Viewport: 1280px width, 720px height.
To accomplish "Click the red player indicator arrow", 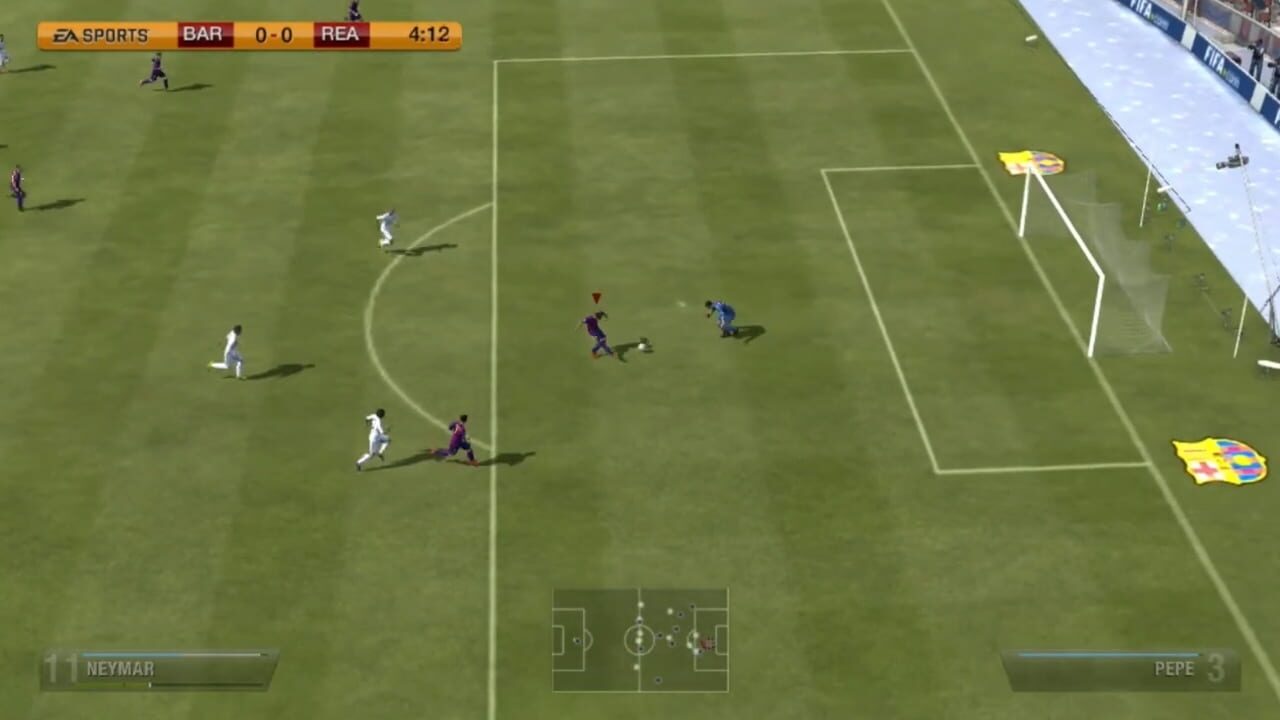I will point(595,297).
